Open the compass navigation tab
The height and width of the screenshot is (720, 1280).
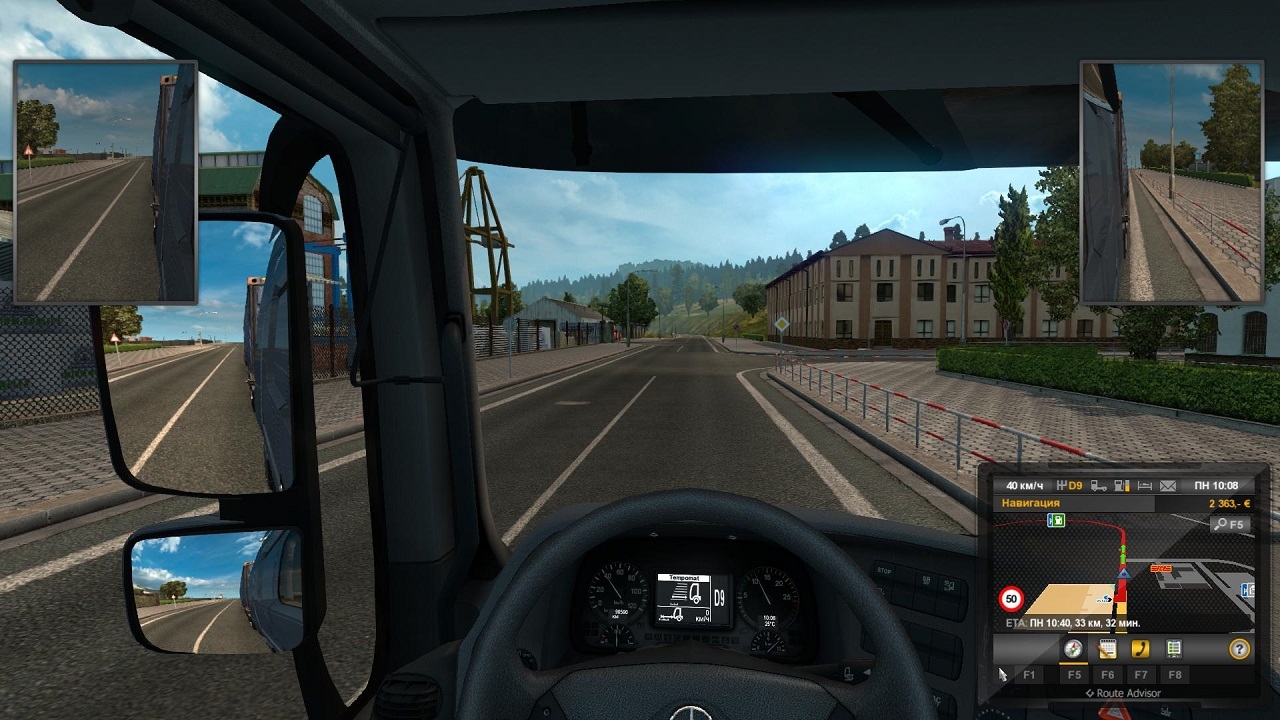1073,649
